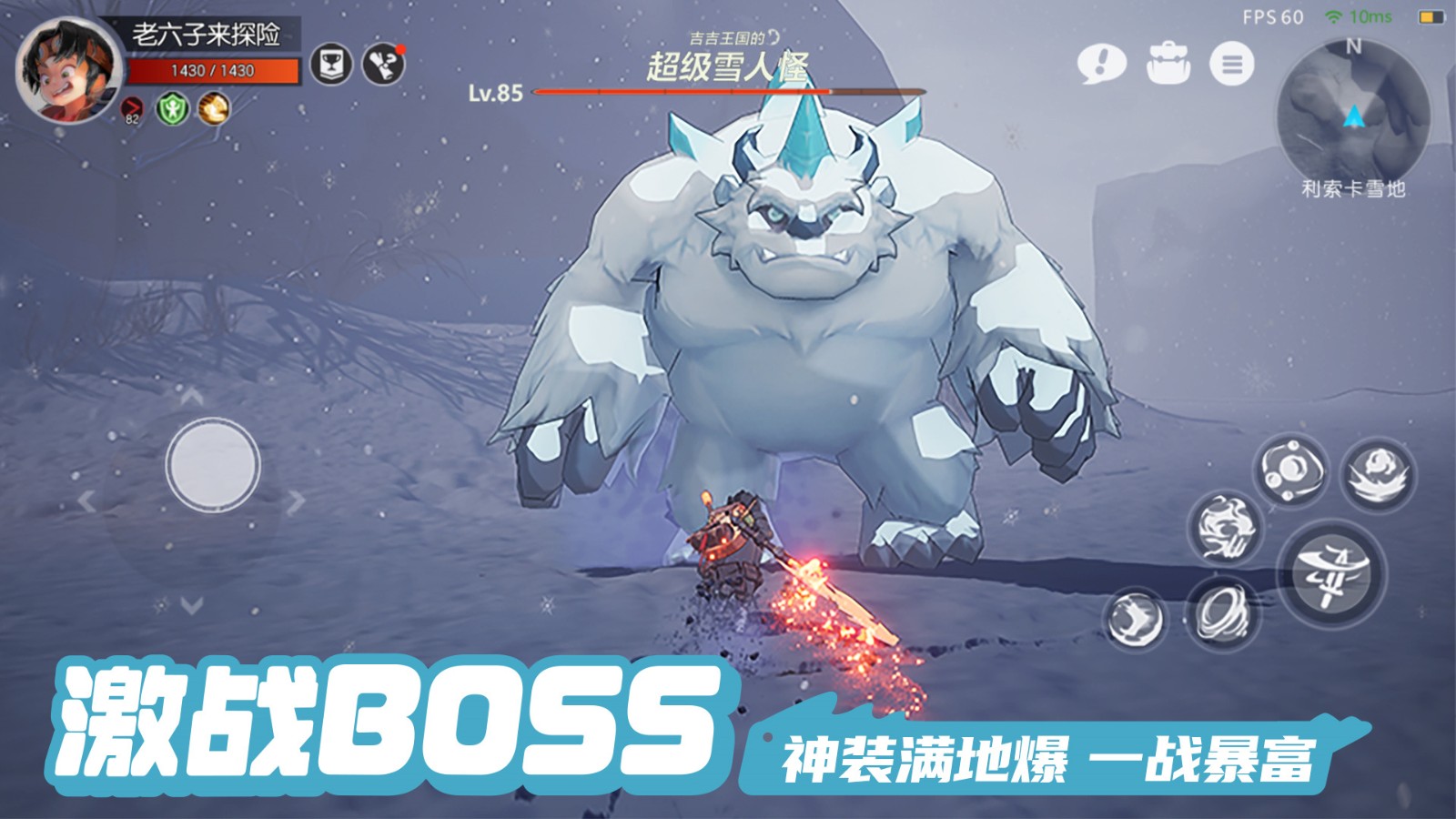Click the red attack buff showing 82

point(130,109)
